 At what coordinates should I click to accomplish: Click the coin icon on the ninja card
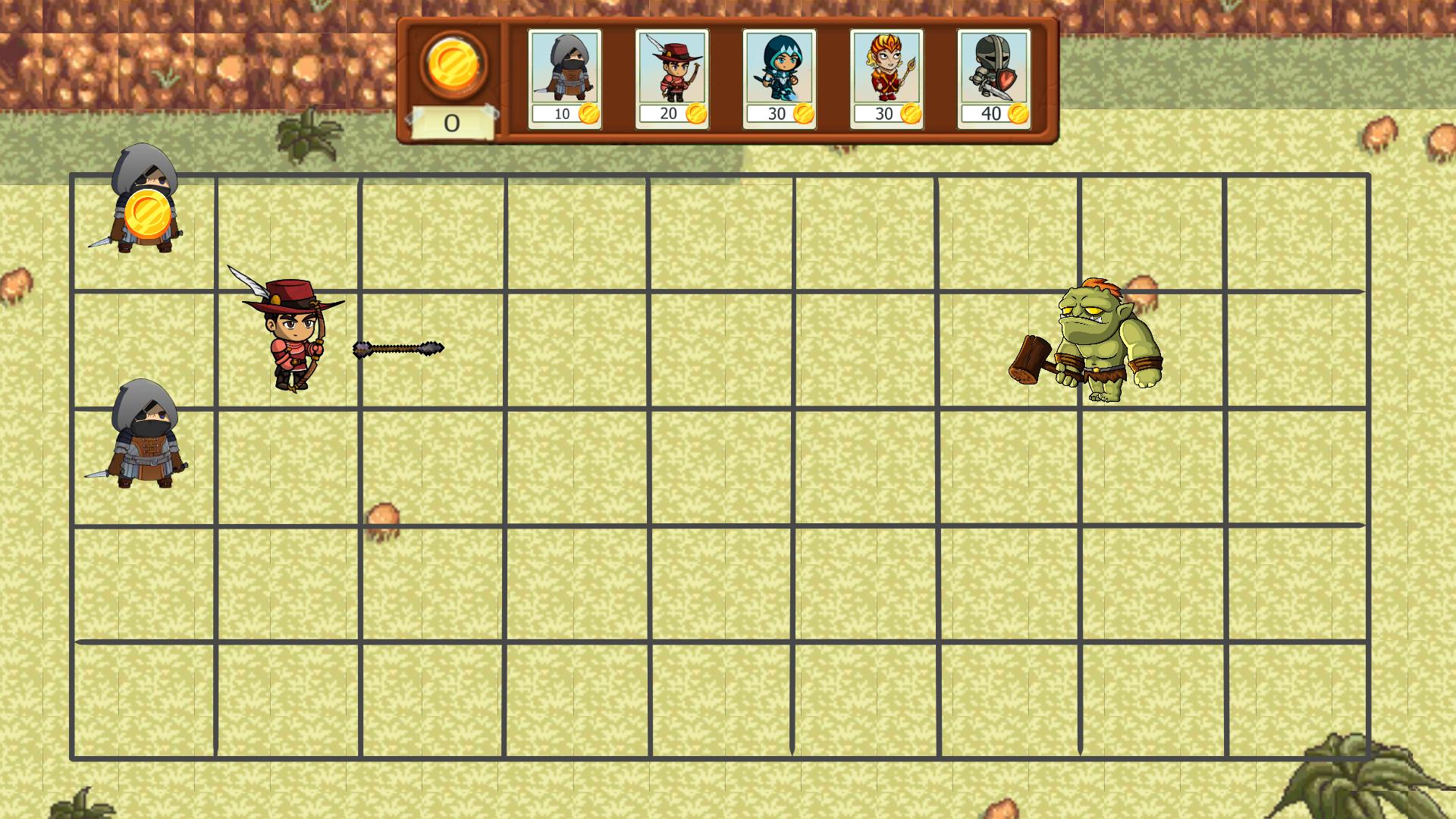[588, 112]
